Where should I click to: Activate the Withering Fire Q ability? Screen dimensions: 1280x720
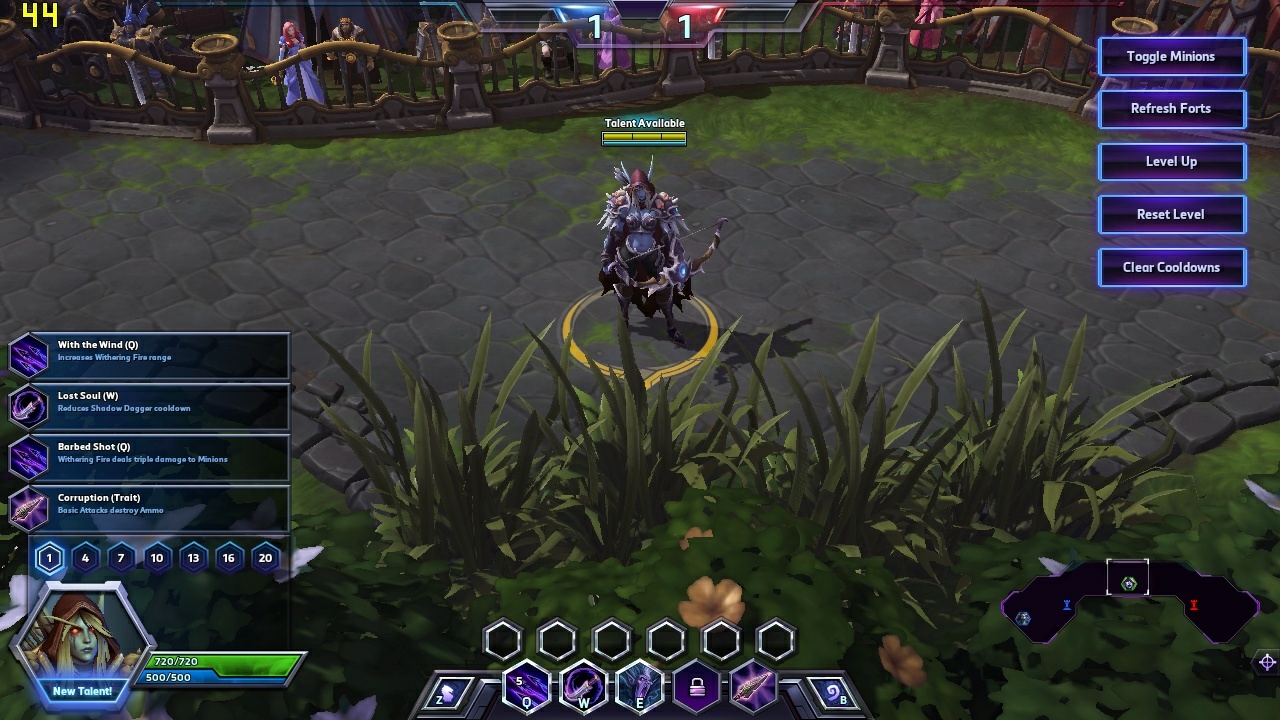coord(526,688)
